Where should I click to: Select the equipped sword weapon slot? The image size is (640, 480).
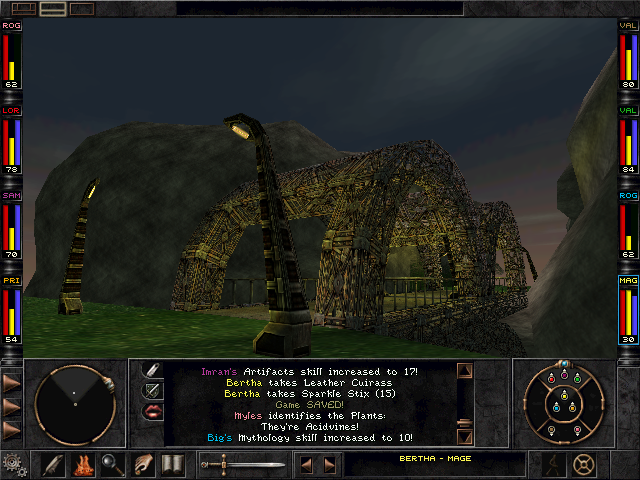tap(243, 465)
